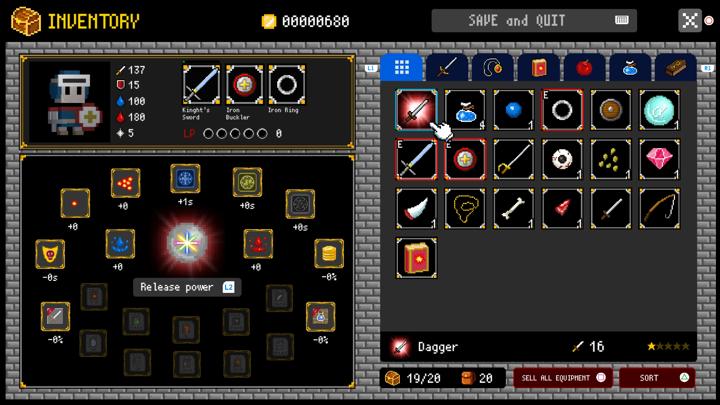Open the weapons sword tab
This screenshot has width=720, height=405.
448,67
